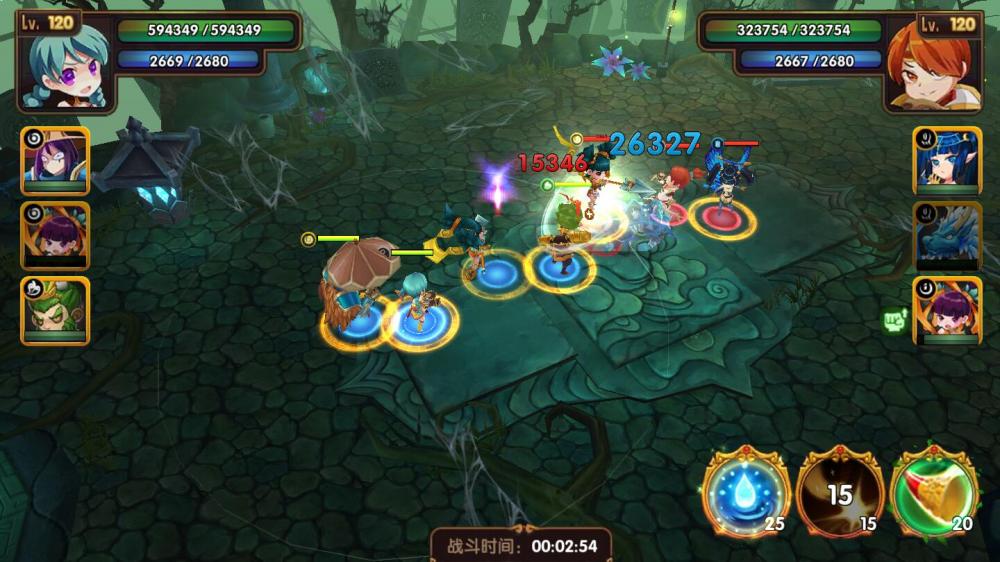Choose the blue-haired elf enemy portrait
Screen dimensions: 1000x562
[x=946, y=160]
